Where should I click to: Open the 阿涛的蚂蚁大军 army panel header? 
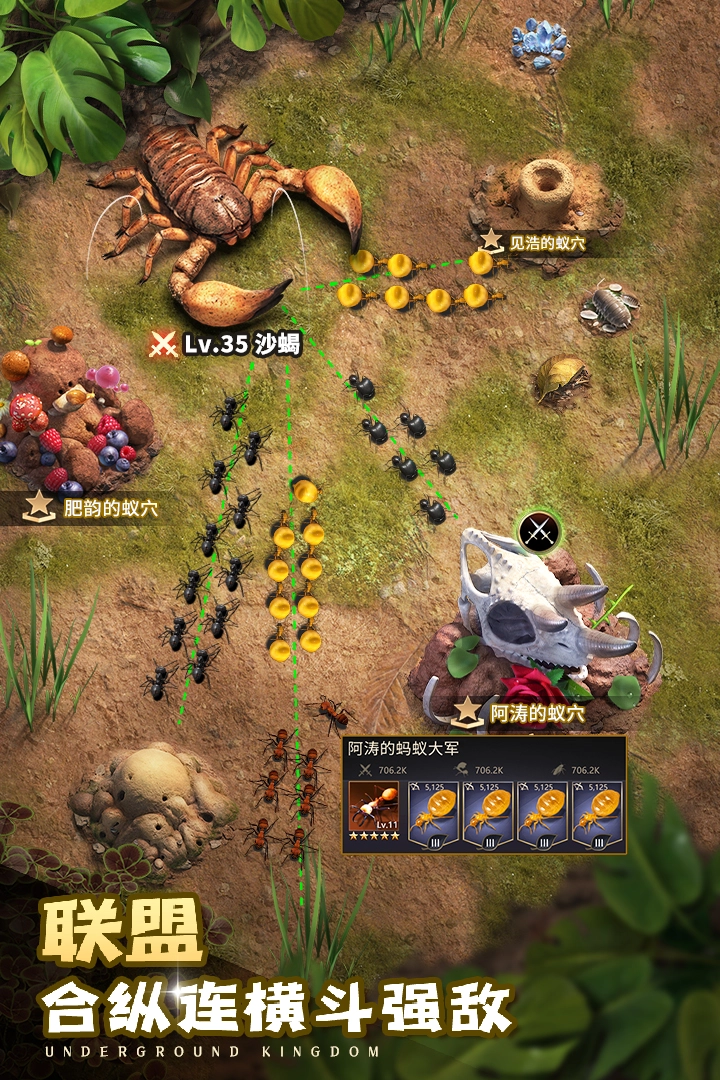click(x=403, y=747)
